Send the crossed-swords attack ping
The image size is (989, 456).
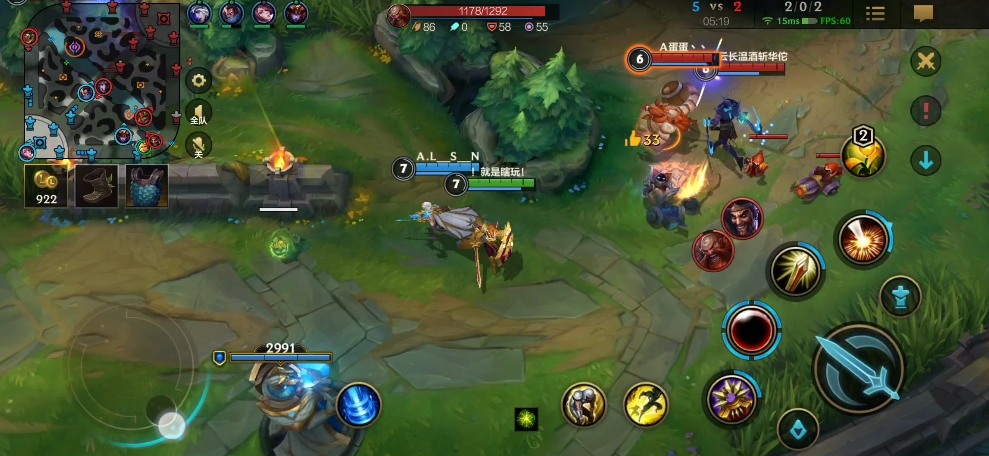927,61
